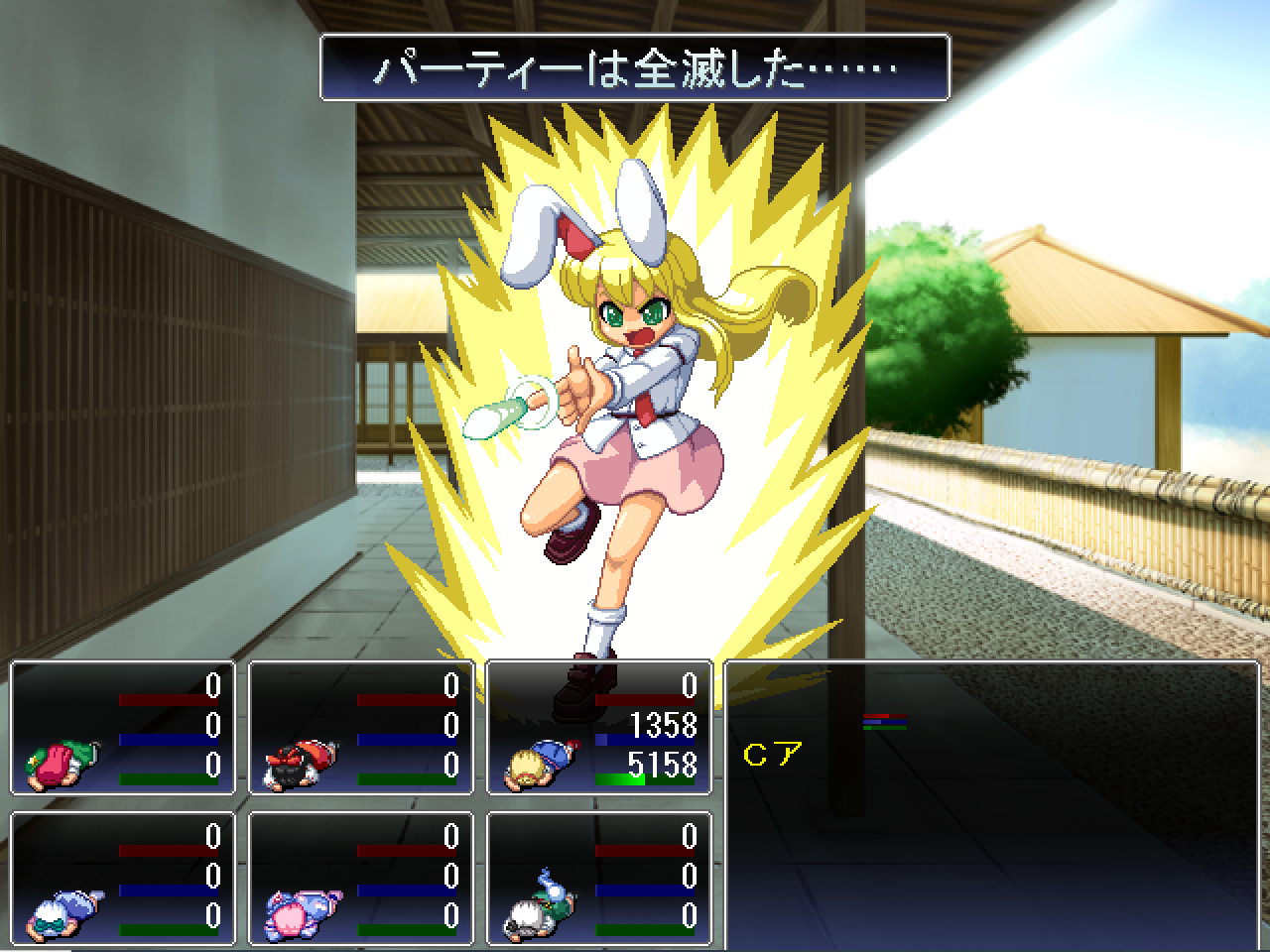Image resolution: width=1270 pixels, height=952 pixels.
Task: Click the パーティーは全滅した message window
Action: click(x=635, y=69)
